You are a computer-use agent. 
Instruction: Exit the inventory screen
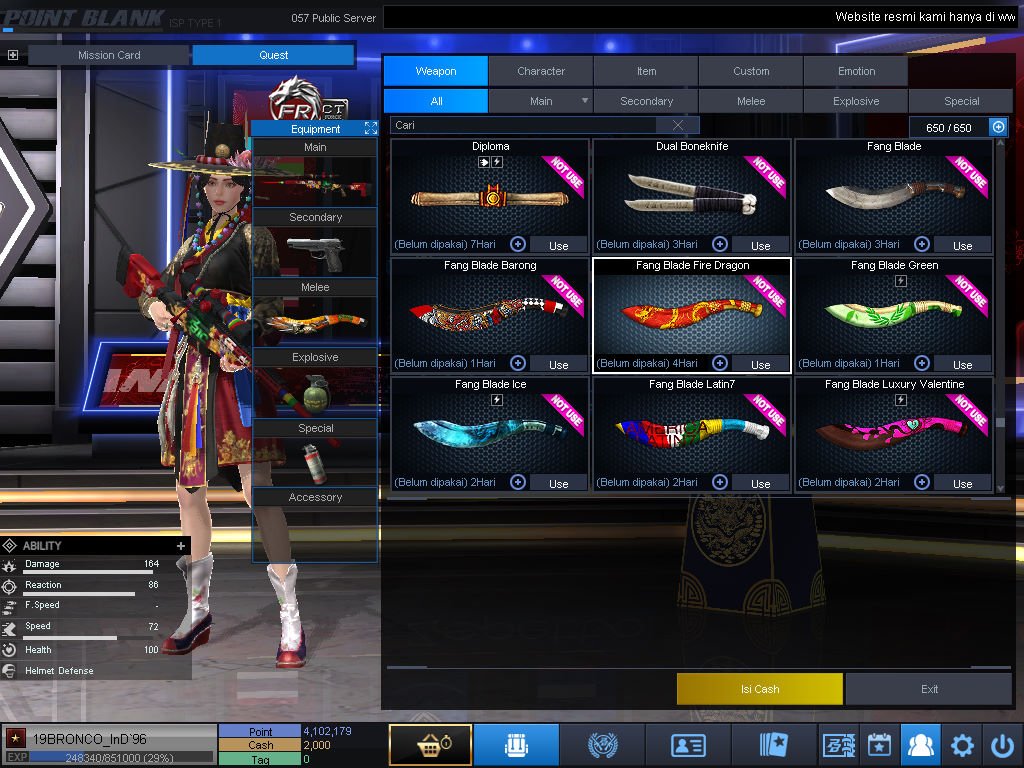929,689
